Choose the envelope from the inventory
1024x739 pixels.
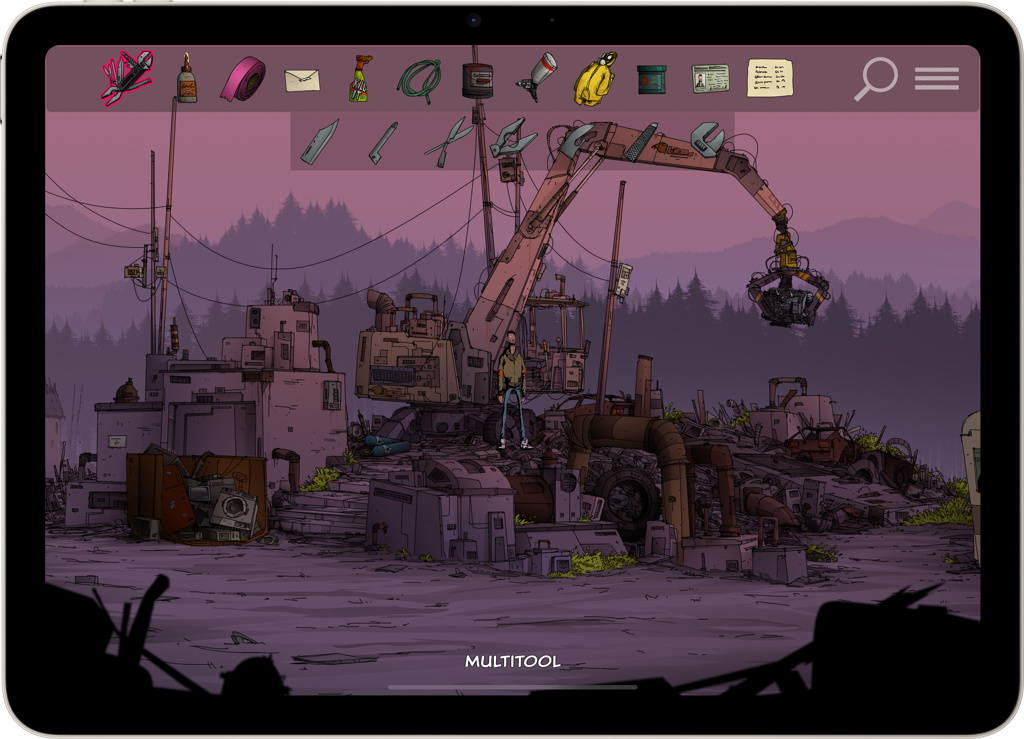pos(302,80)
